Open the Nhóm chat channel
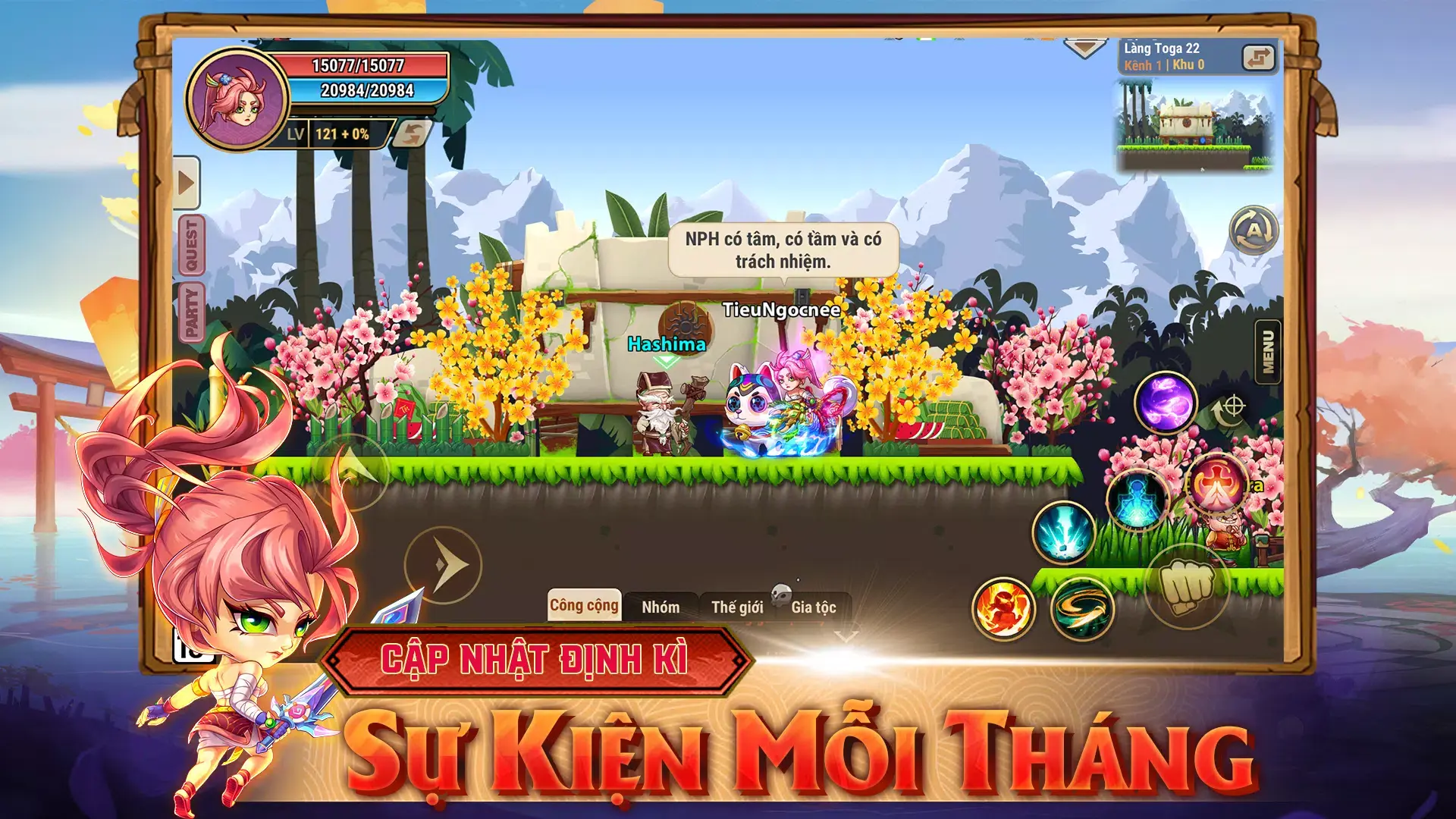 point(662,606)
